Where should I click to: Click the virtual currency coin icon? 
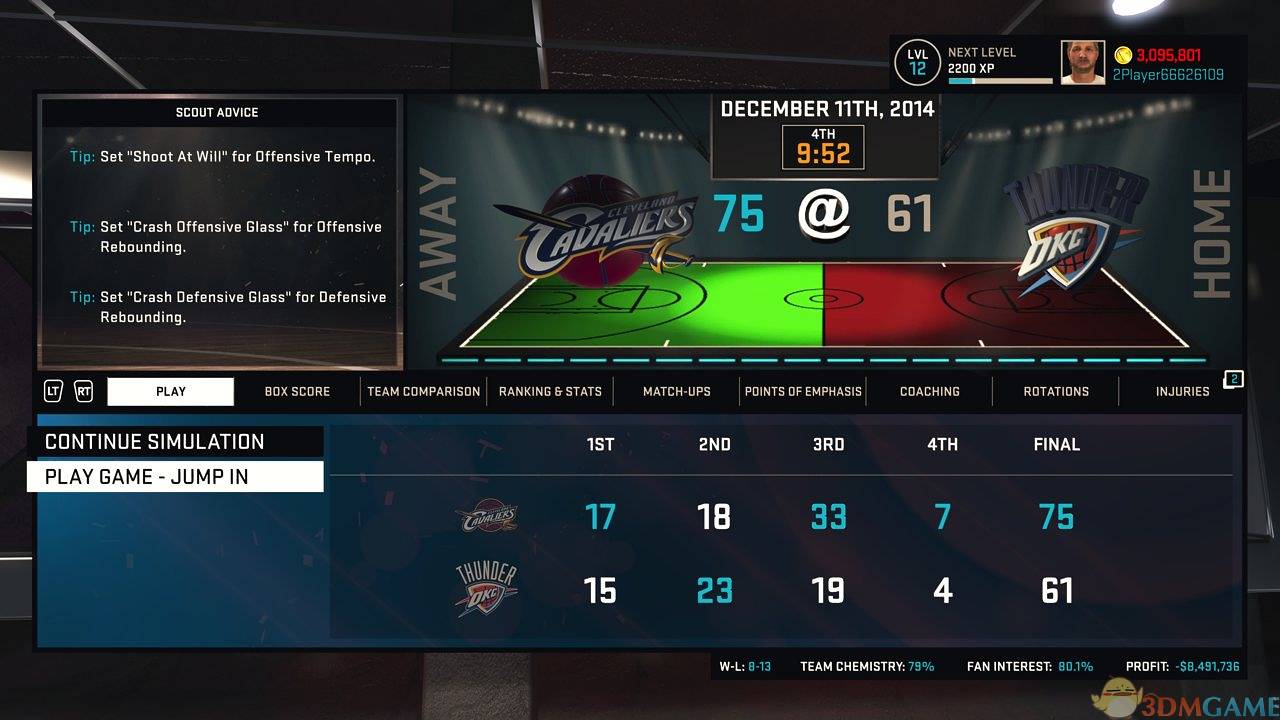[x=1123, y=55]
